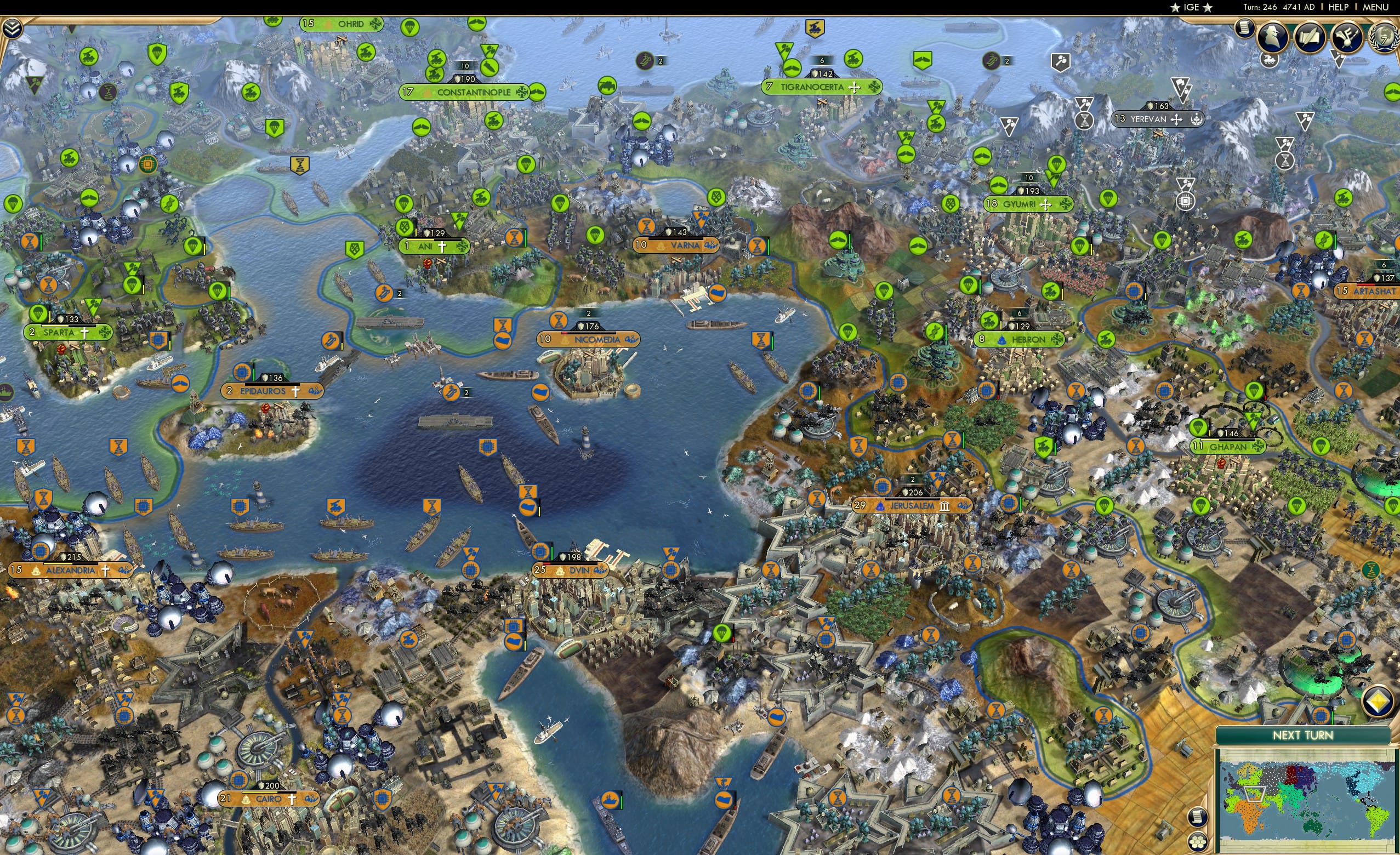Open the Espionage overview spy icon
The height and width of the screenshot is (855, 1400).
pyautogui.click(x=1272, y=37)
